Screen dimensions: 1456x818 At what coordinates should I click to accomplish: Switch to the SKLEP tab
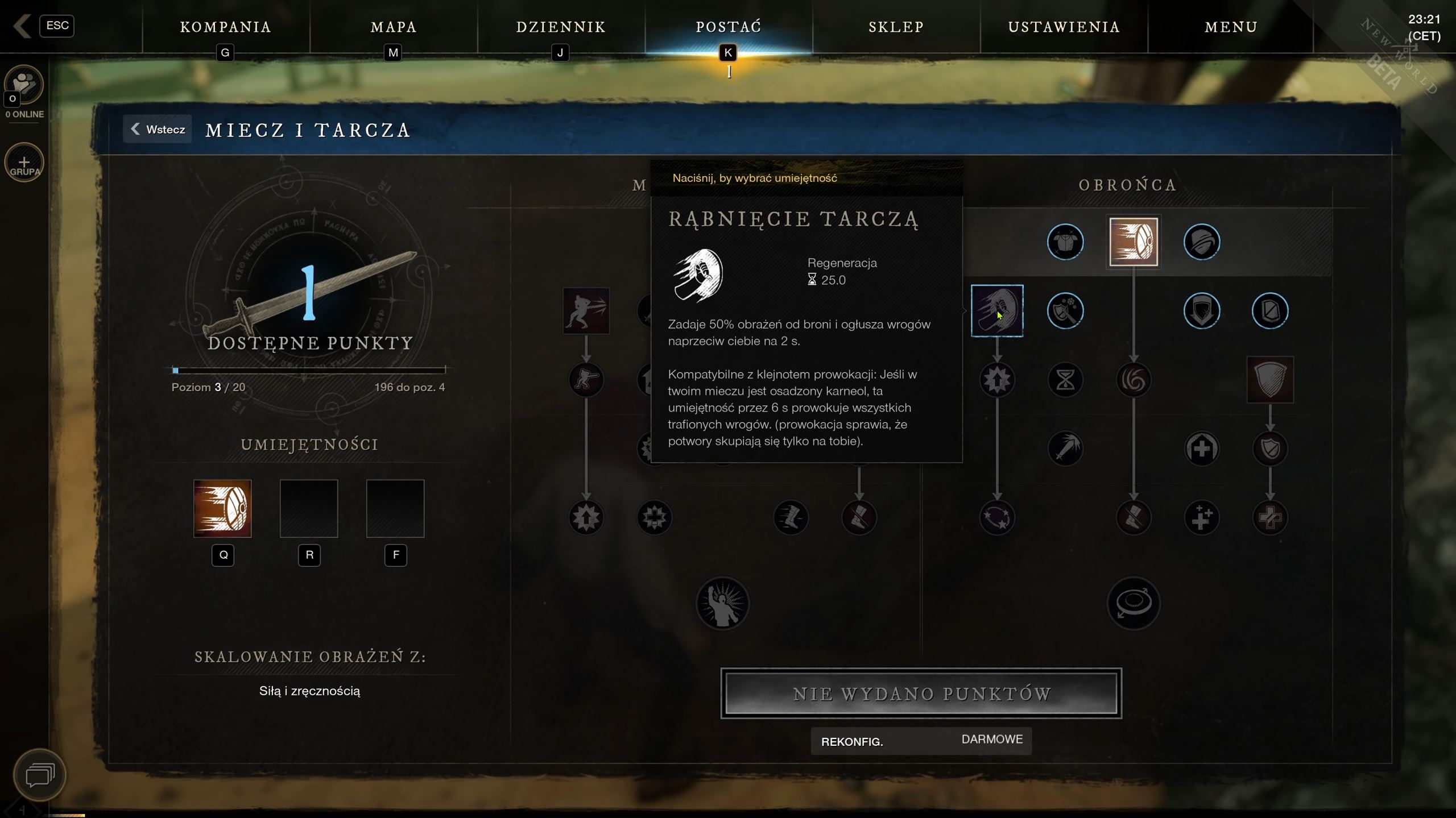point(895,27)
